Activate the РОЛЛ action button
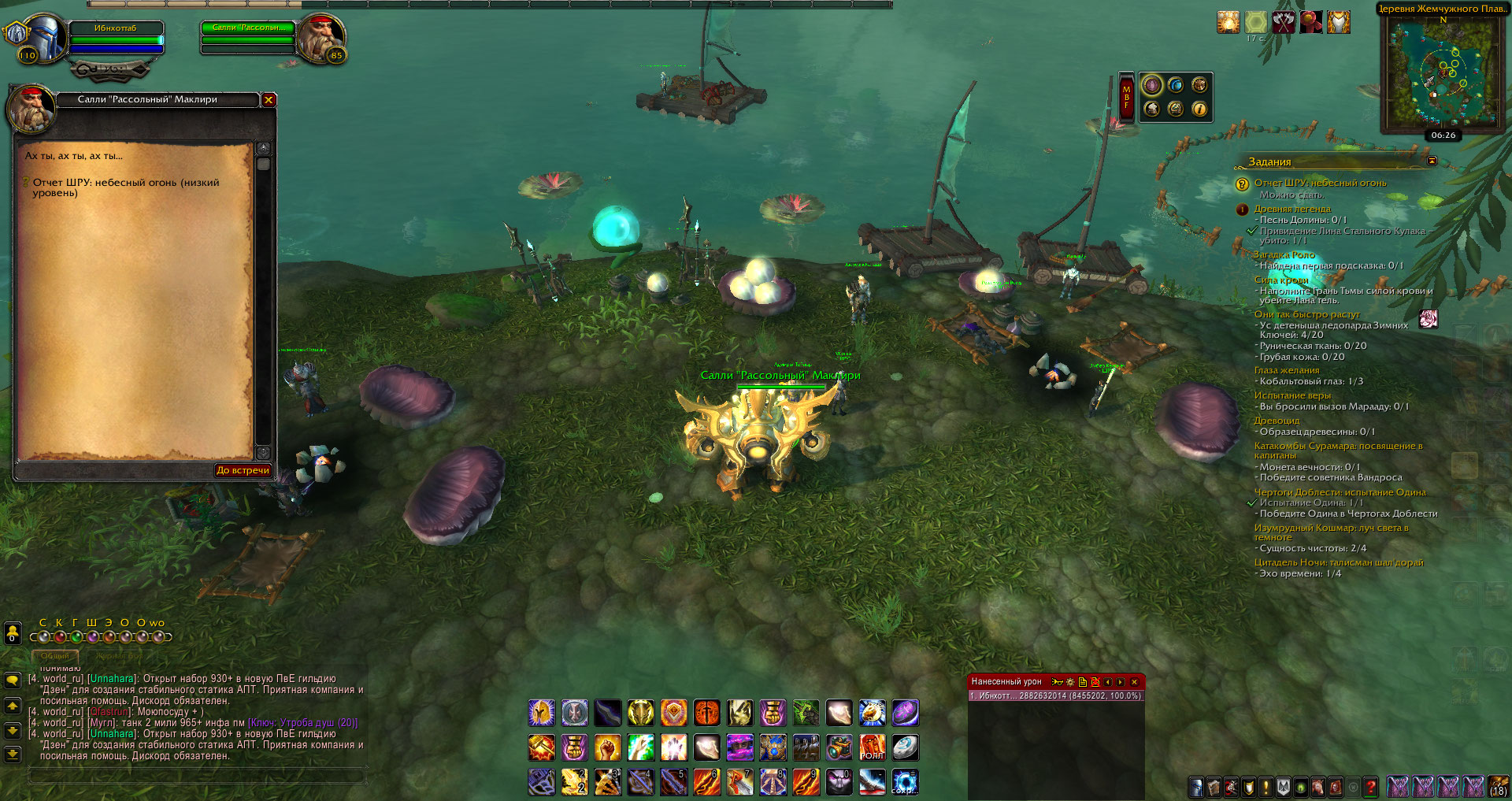Viewport: 1512px width, 801px height. 872,747
